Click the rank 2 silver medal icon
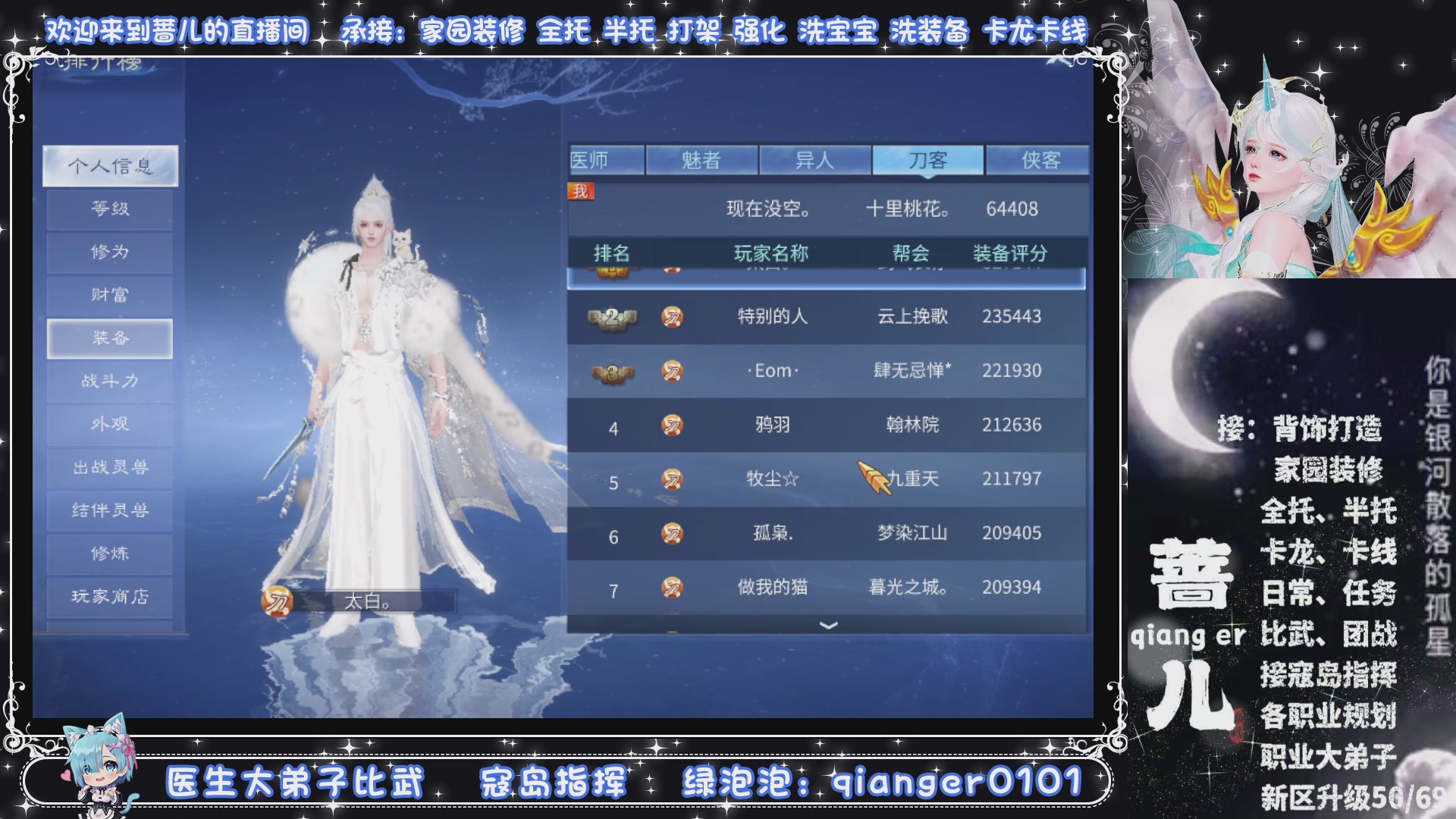 click(x=611, y=317)
